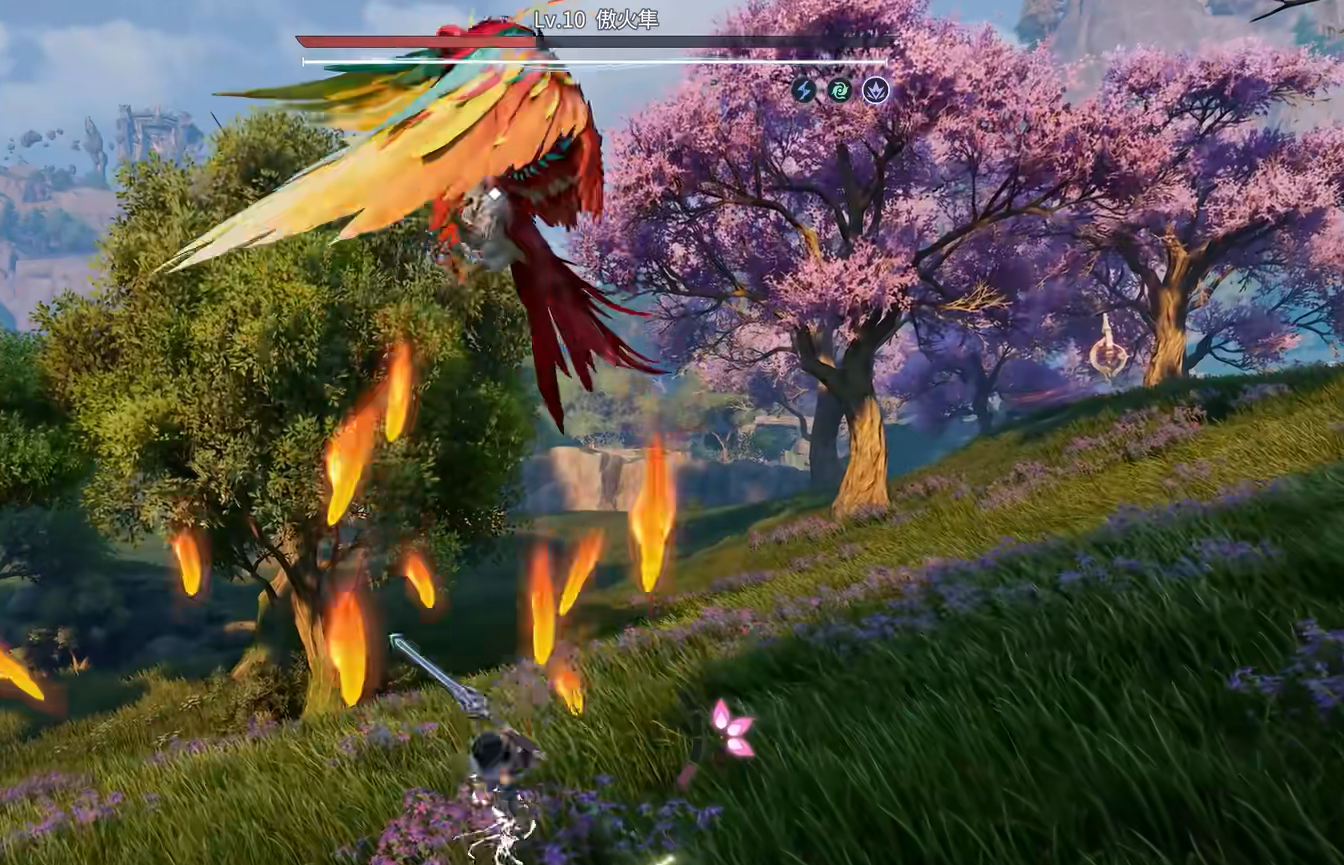Select the green swirl wind element icon
Viewport: 1344px width, 865px height.
tap(840, 91)
